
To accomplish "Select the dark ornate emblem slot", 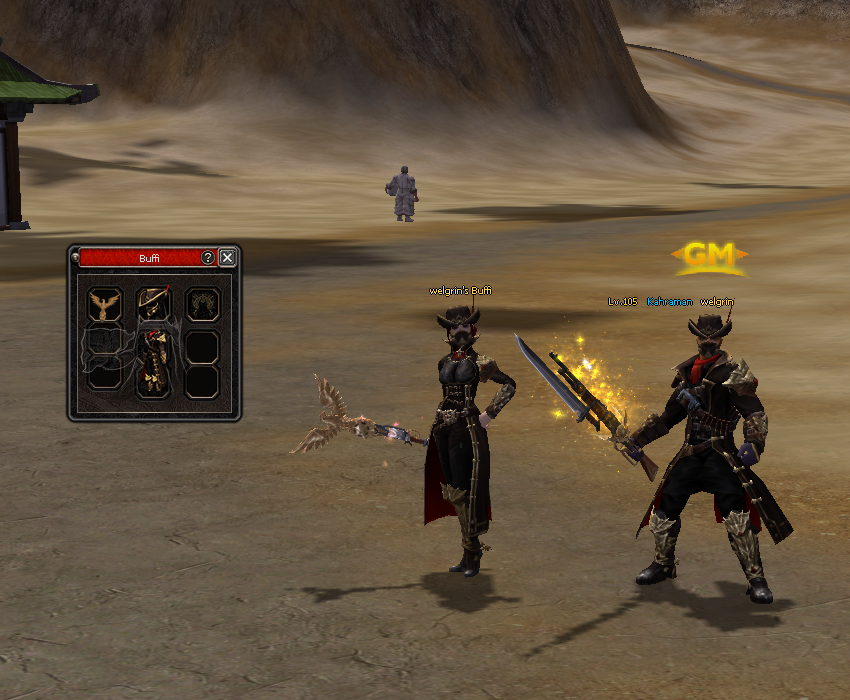I will pyautogui.click(x=203, y=303).
